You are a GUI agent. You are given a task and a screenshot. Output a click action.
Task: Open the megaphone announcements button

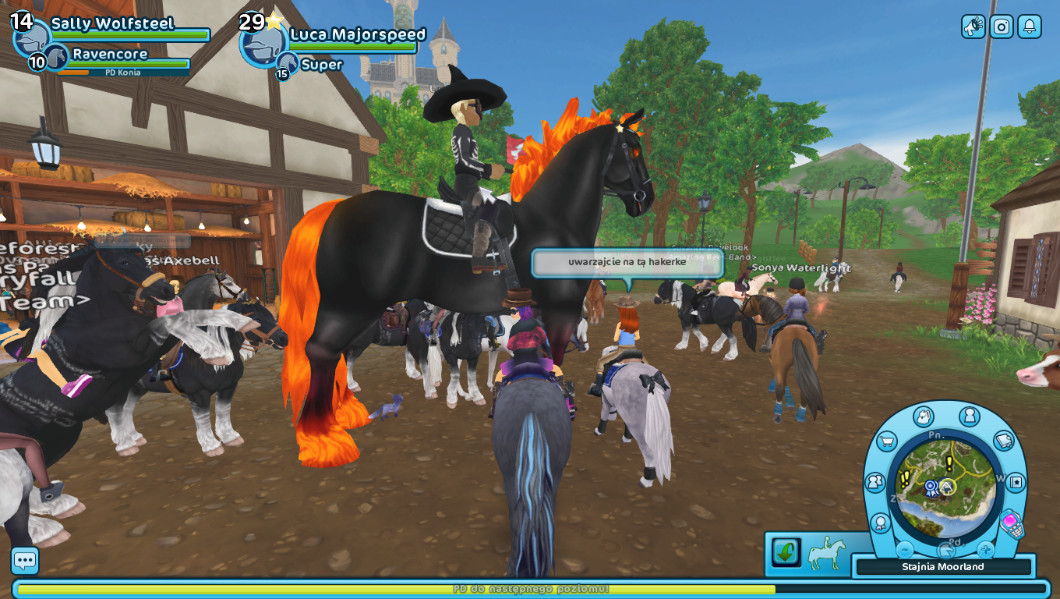coord(973,27)
